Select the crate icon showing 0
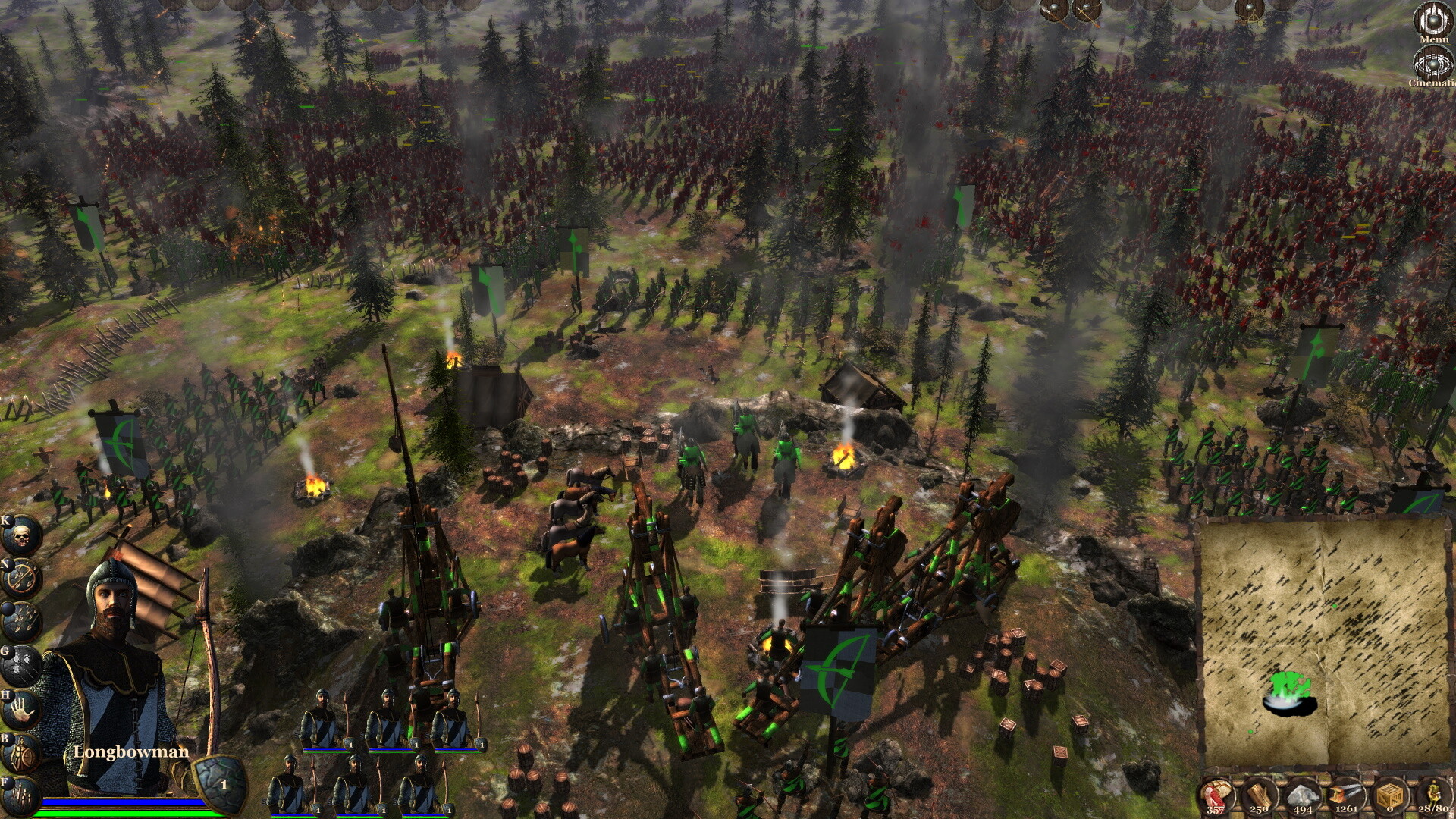 tap(1389, 792)
